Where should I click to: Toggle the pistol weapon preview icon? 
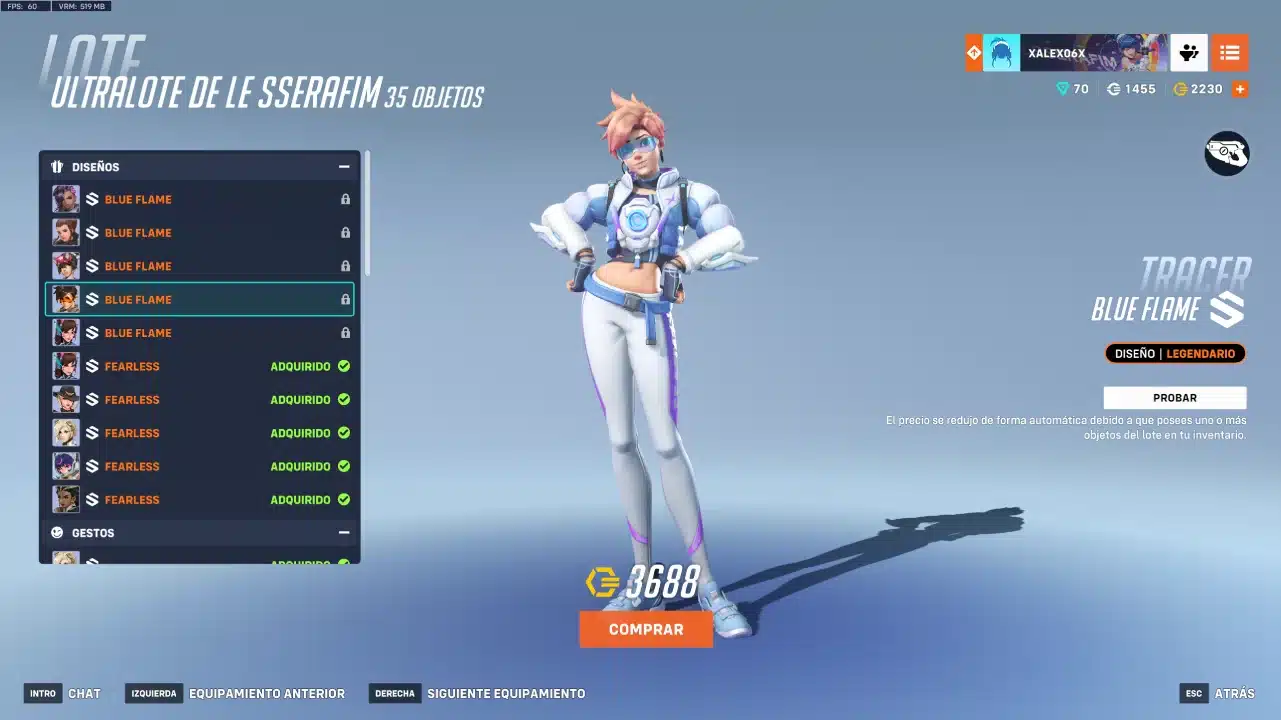click(1226, 153)
